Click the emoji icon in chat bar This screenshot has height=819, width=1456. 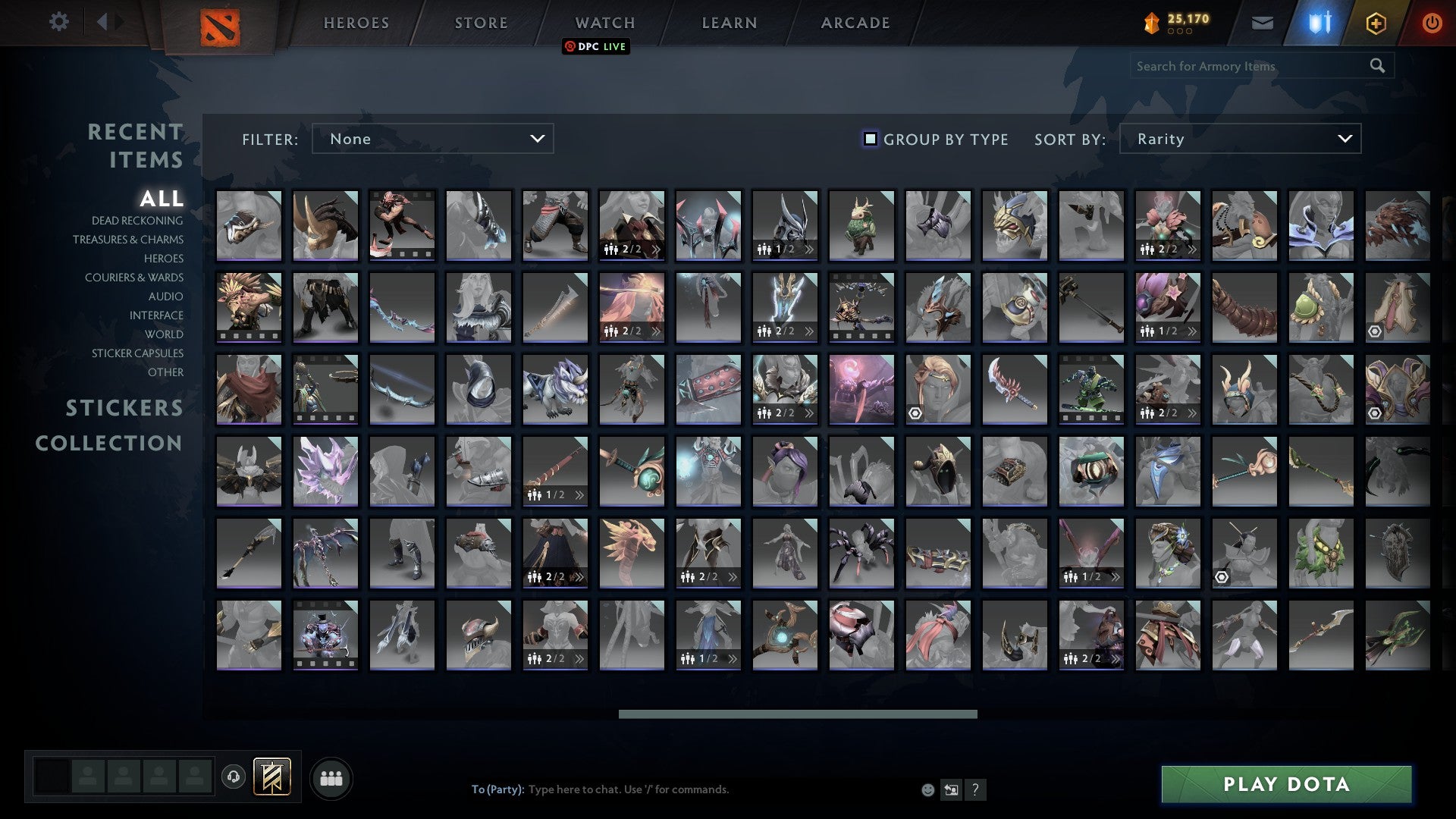pos(928,789)
